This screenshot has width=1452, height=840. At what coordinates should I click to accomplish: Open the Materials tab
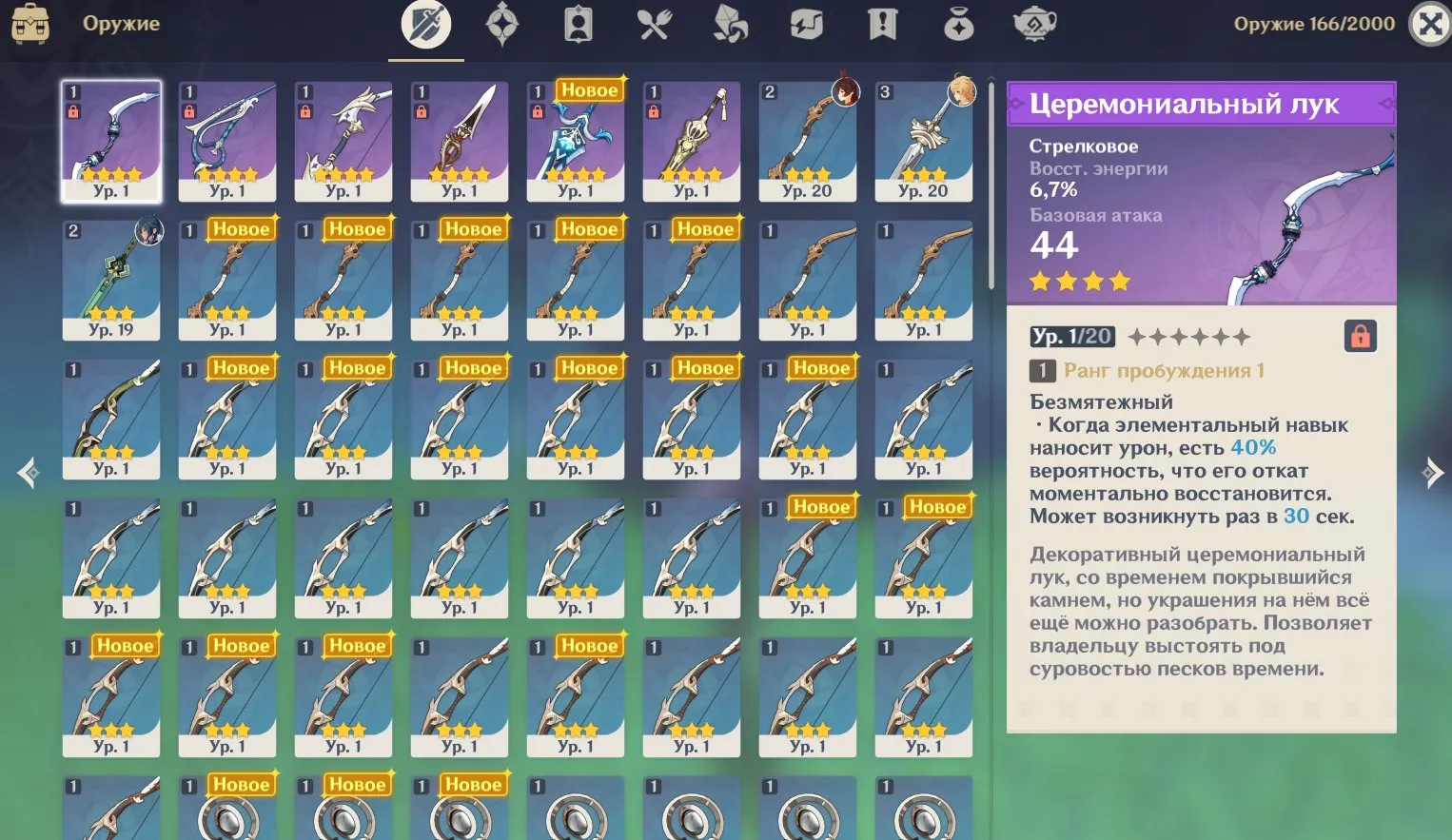tap(731, 25)
